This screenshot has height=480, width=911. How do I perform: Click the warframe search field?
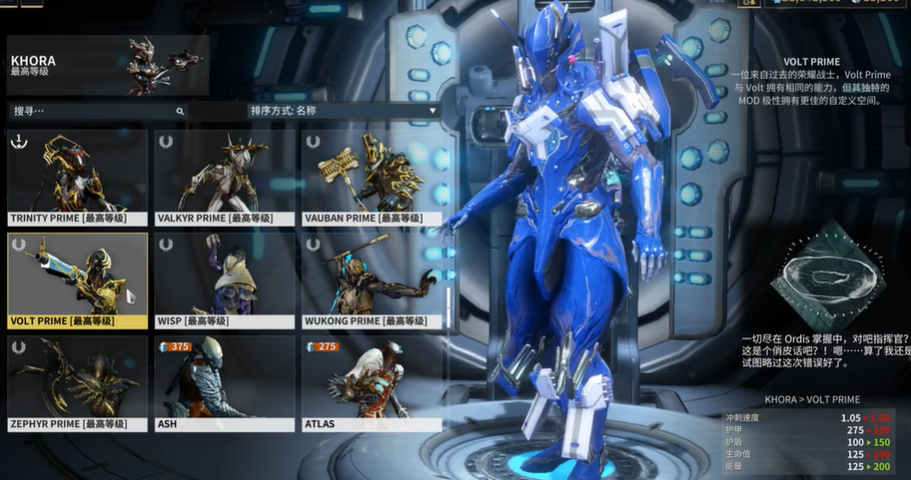(95, 111)
